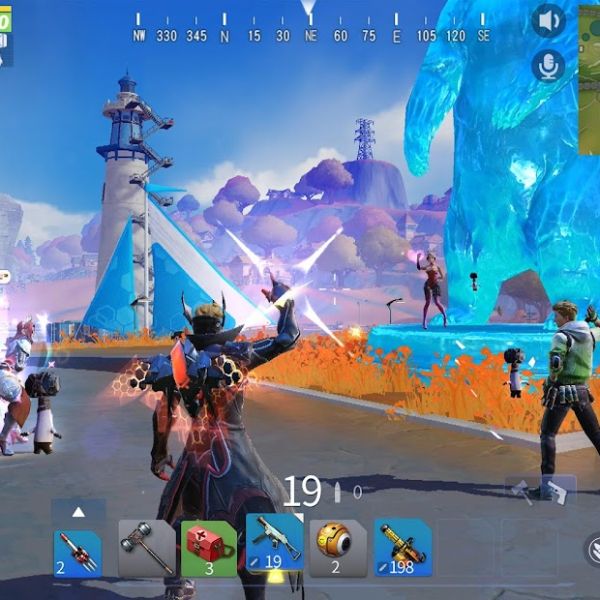Select the orange ball gadget slot

(337, 548)
